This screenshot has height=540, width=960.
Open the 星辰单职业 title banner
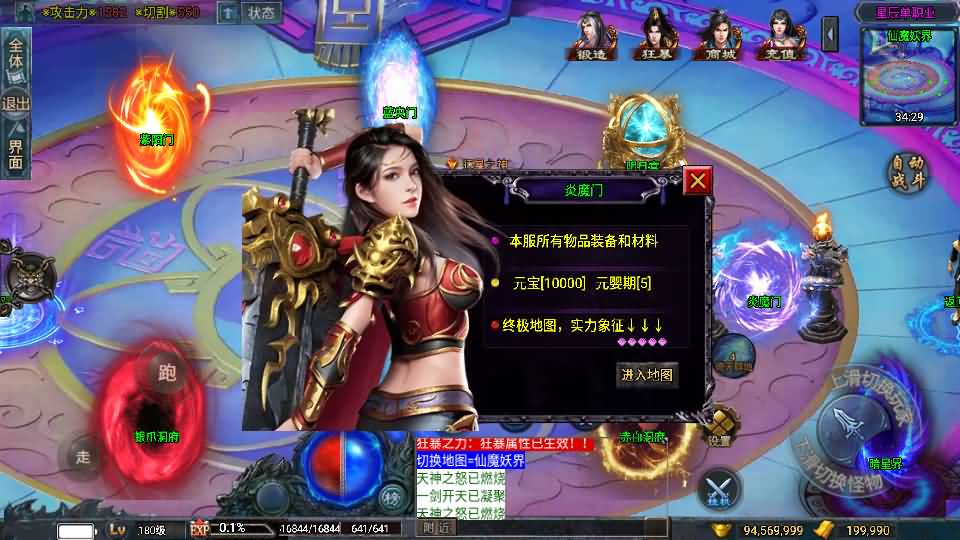pyautogui.click(x=904, y=12)
